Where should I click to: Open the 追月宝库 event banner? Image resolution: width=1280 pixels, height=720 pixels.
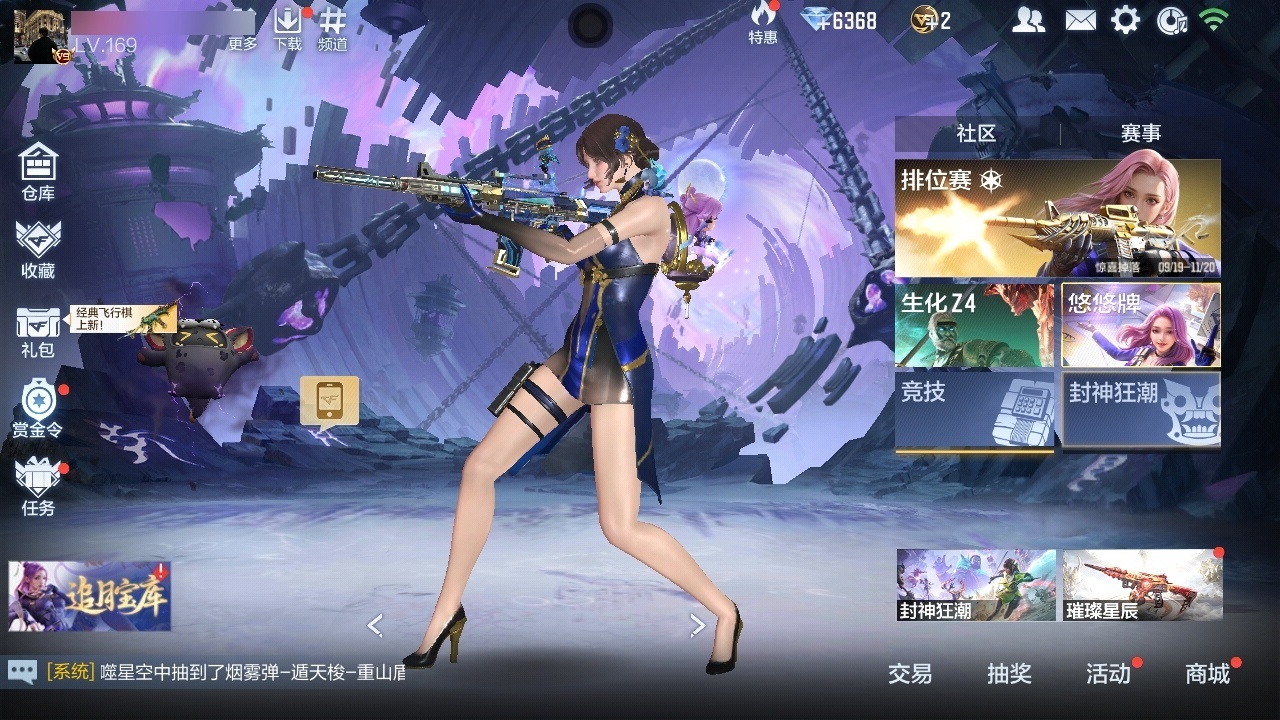(90, 596)
